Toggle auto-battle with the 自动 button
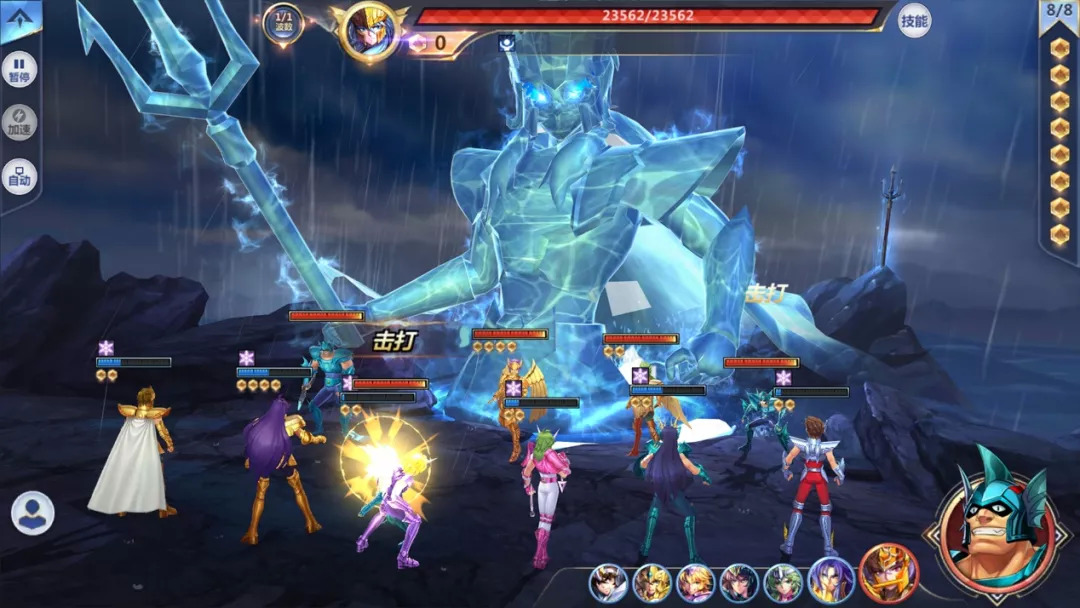This screenshot has width=1080, height=608. click(19, 176)
